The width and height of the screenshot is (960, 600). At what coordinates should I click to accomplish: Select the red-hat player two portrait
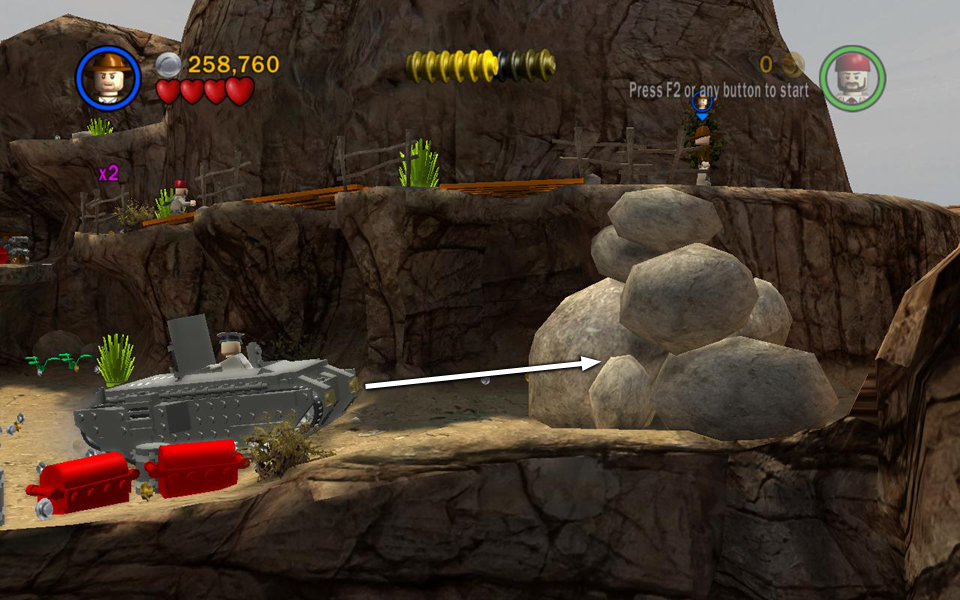[x=852, y=78]
